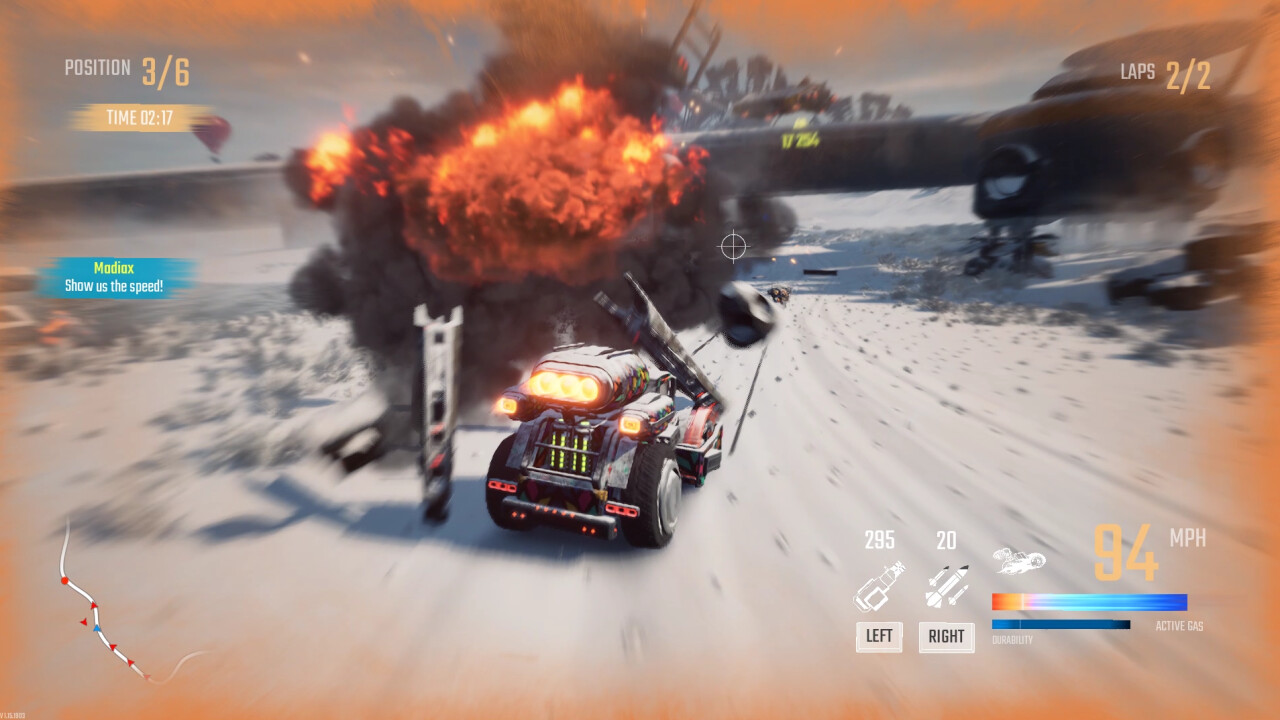Activate the RIGHT weapon button
The width and height of the screenshot is (1280, 720).
click(946, 636)
